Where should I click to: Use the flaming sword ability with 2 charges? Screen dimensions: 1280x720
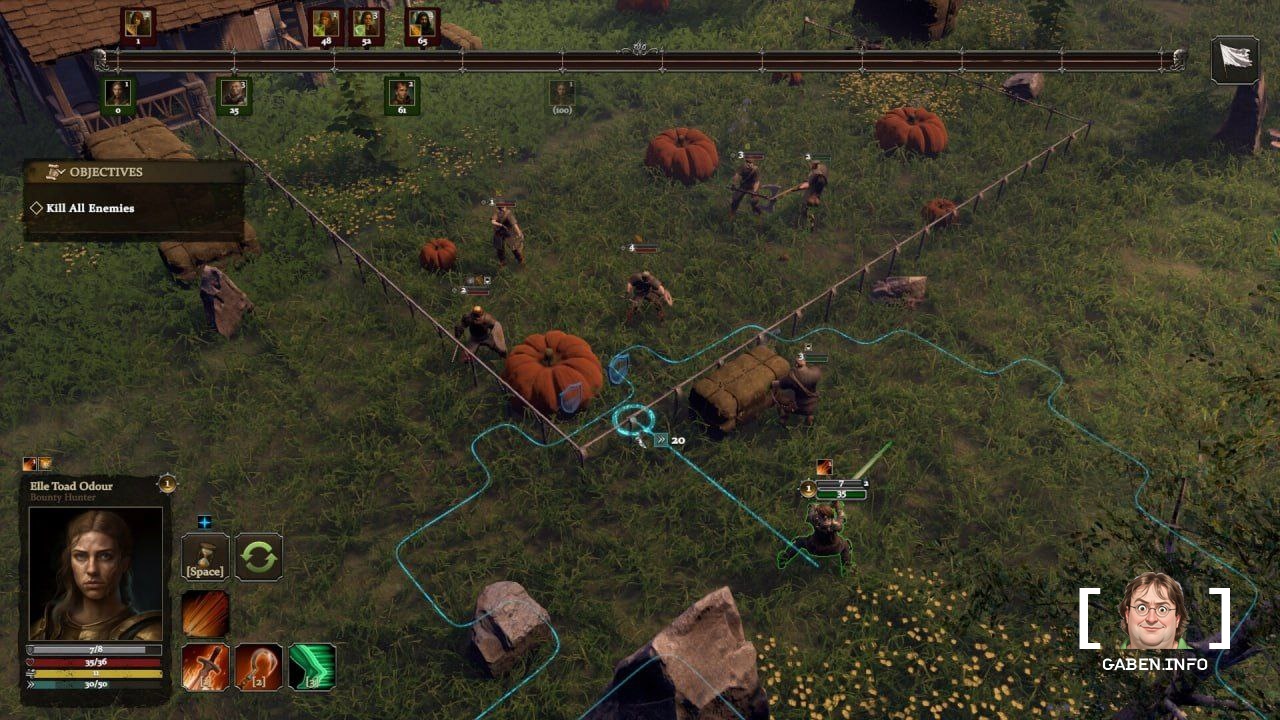(x=204, y=666)
